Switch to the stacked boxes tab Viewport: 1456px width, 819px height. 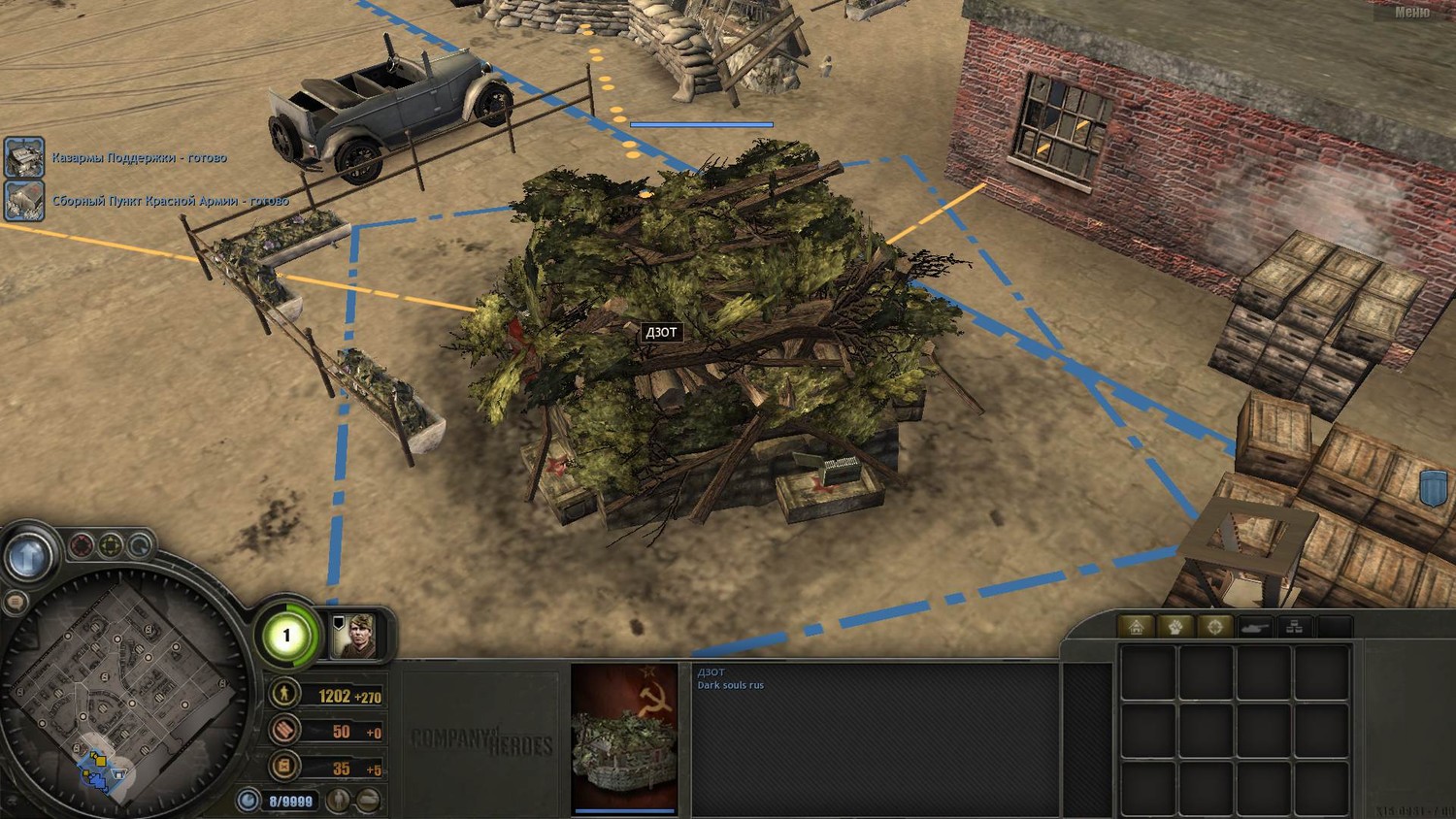tap(1294, 627)
